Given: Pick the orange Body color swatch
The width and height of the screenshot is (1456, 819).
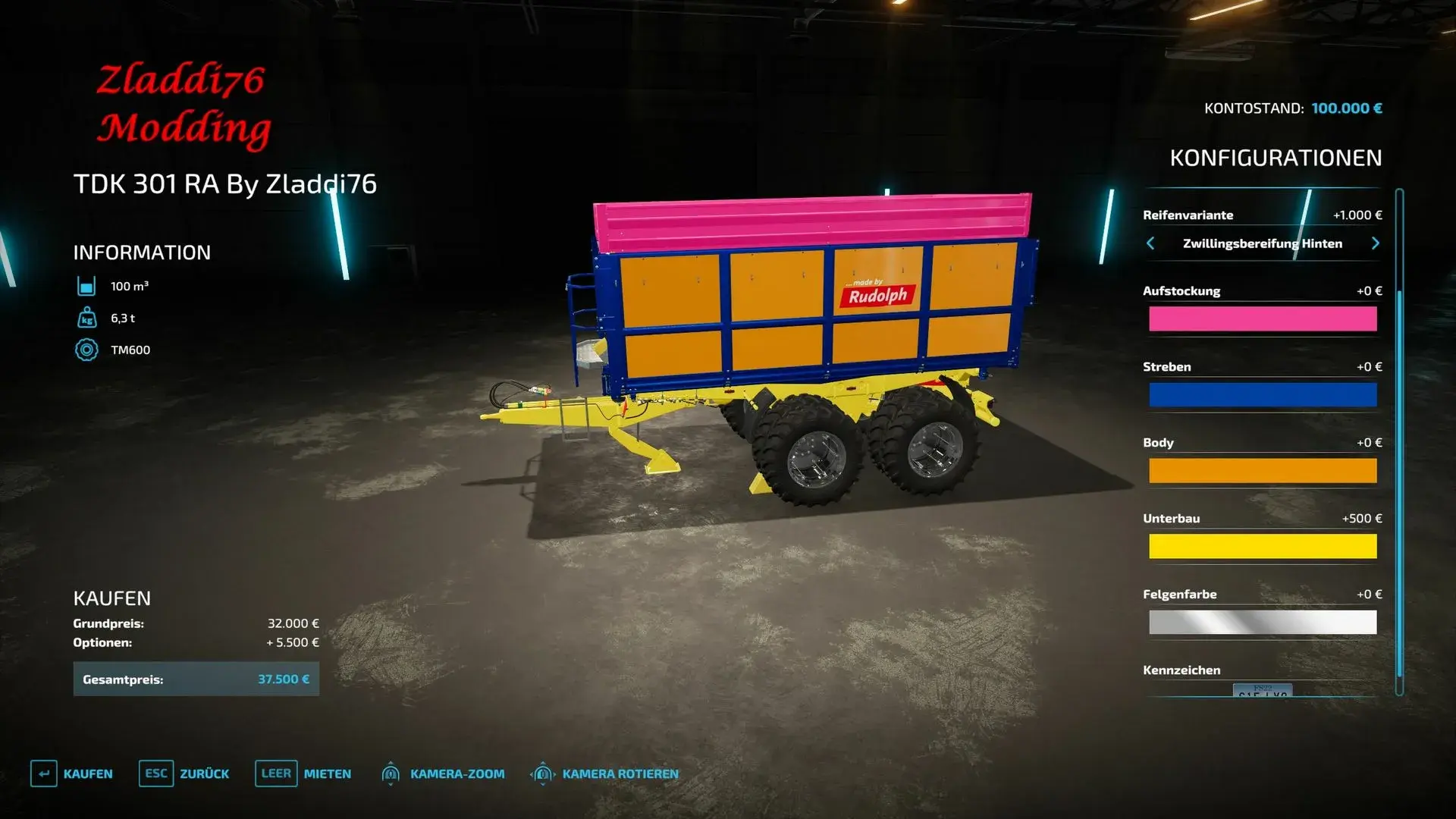Looking at the screenshot, I should pos(1263,471).
